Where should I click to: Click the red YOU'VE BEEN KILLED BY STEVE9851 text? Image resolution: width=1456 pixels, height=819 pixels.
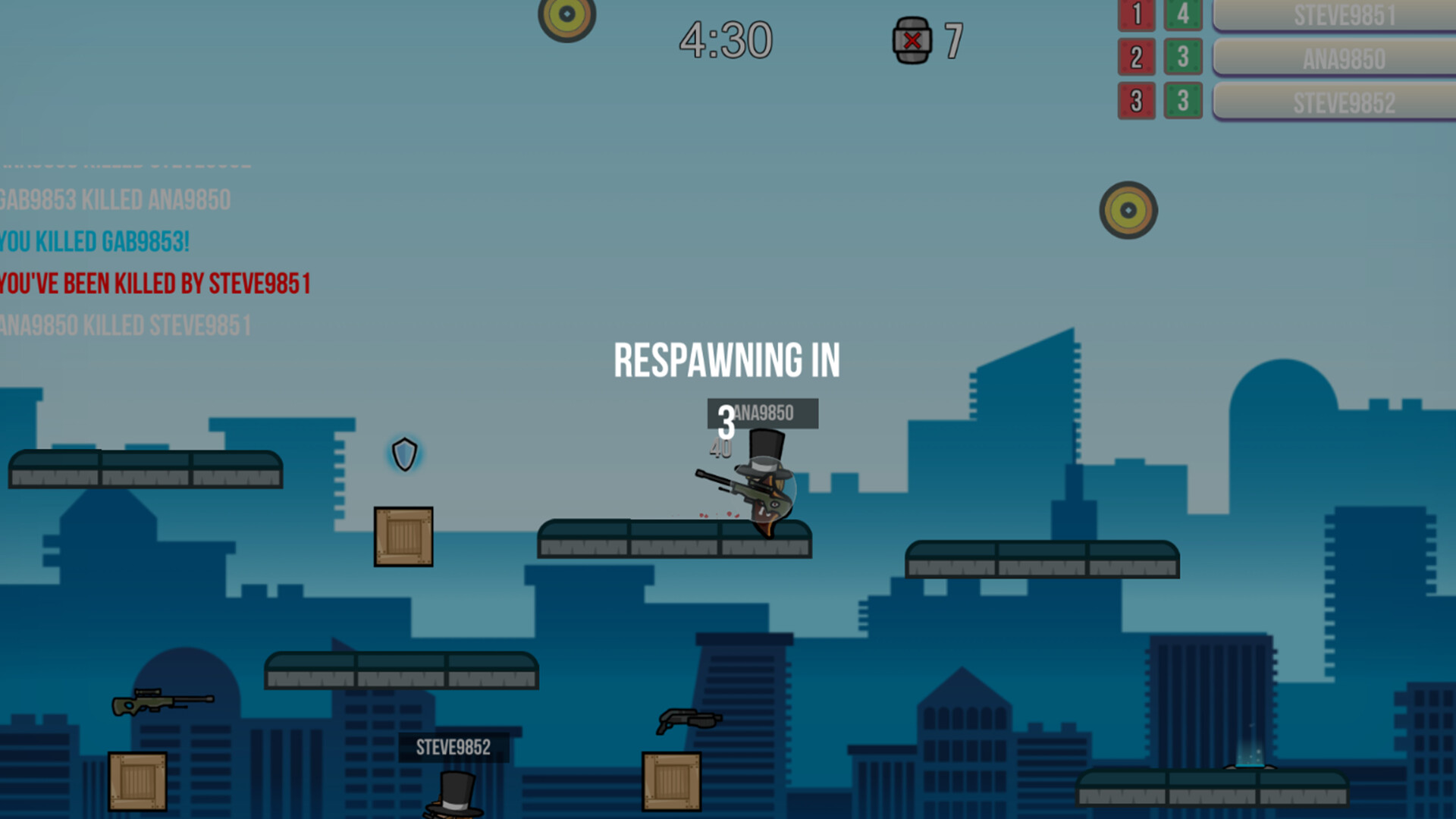155,284
